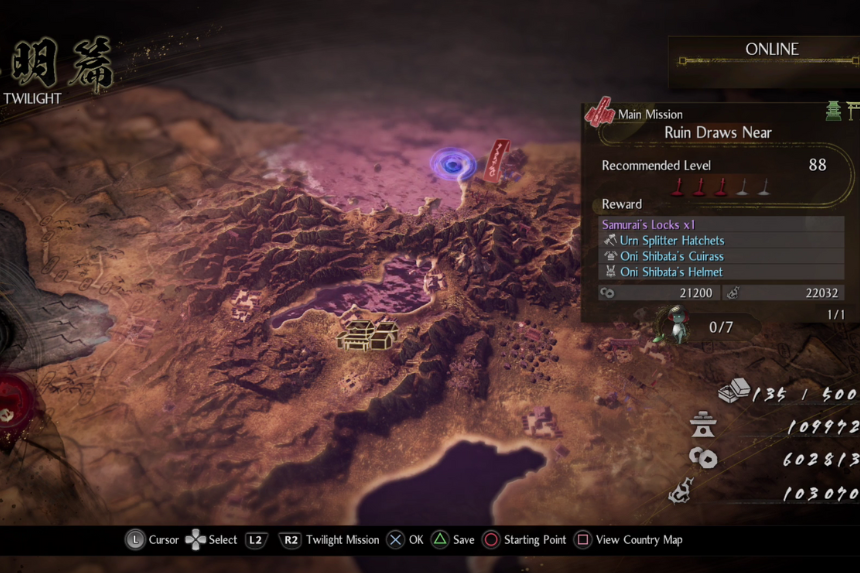Select the Ruin Draws Near mission title

[718, 132]
